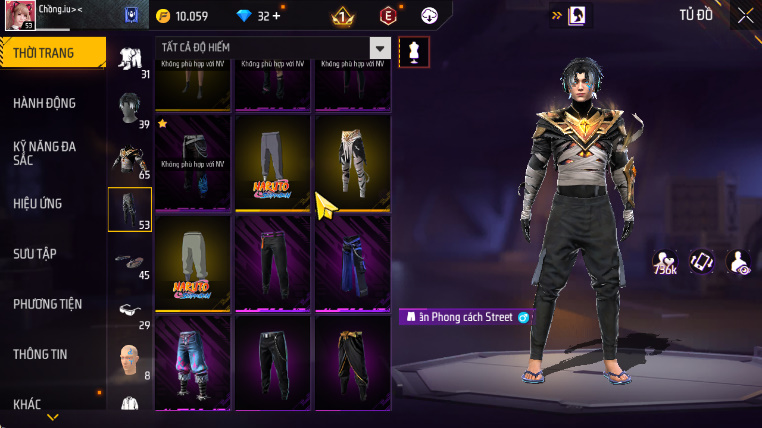The height and width of the screenshot is (428, 762).
Task: Select the head mask subcategory with 39 items
Action: pyautogui.click(x=130, y=108)
